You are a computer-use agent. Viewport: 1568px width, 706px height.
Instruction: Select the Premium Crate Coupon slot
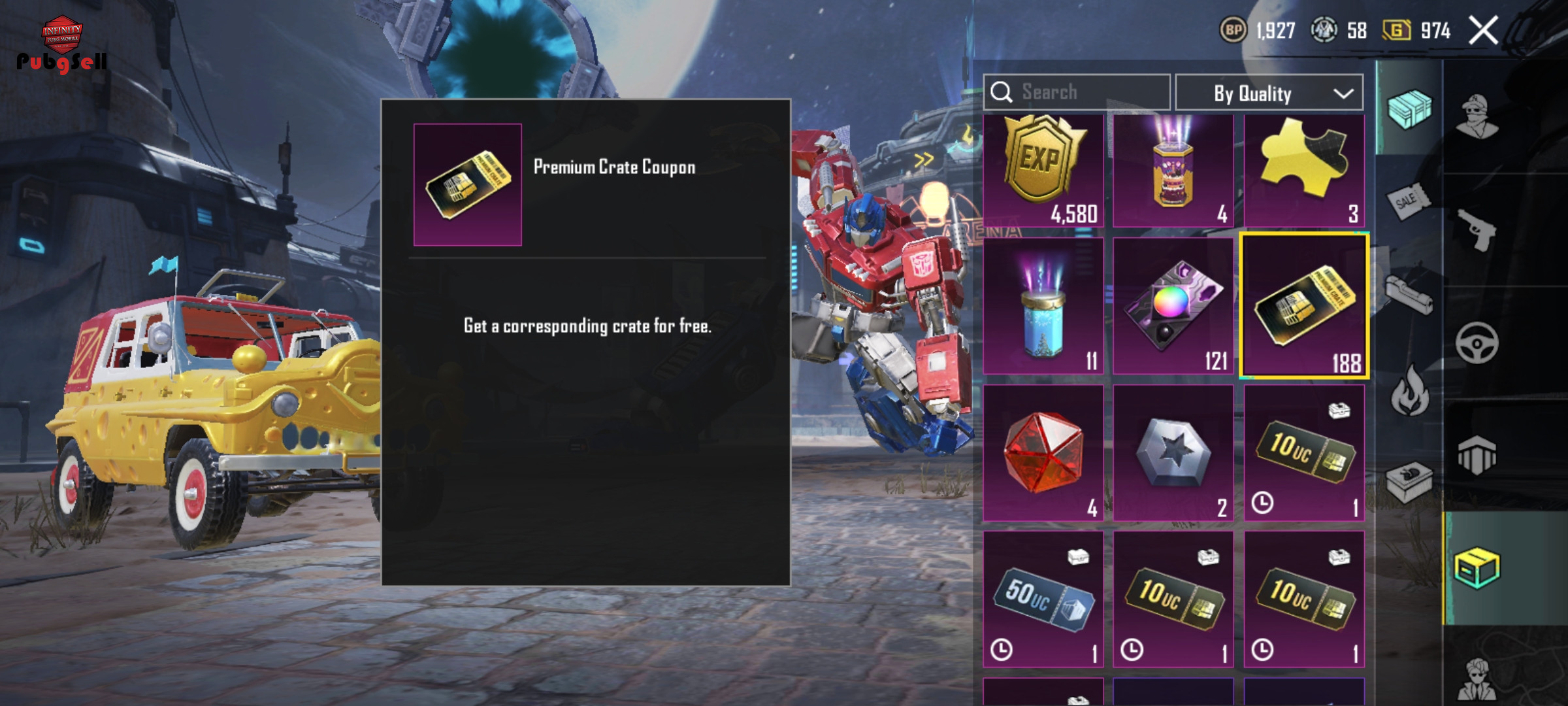point(1304,306)
